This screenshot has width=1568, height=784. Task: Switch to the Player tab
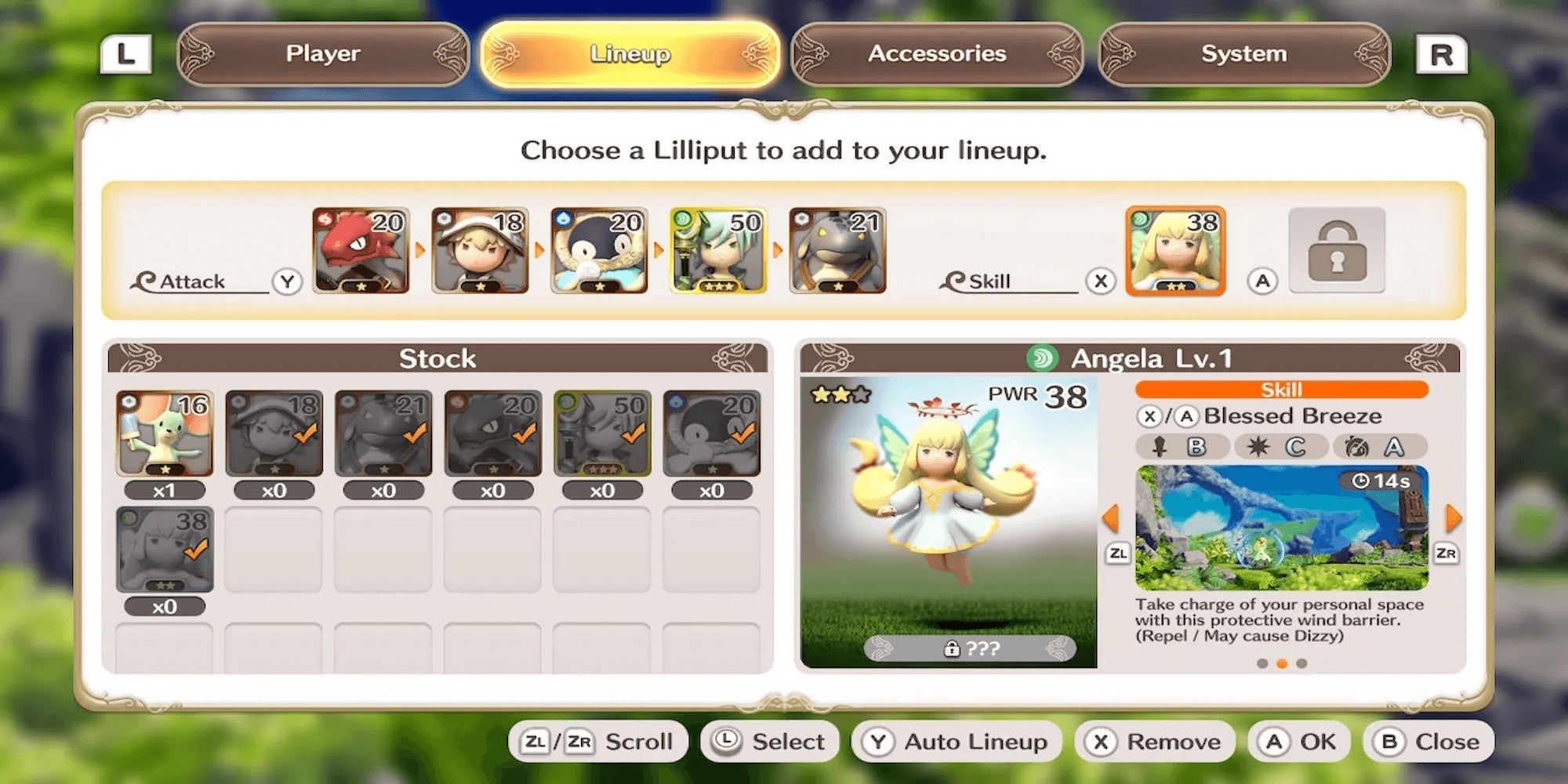[x=322, y=53]
